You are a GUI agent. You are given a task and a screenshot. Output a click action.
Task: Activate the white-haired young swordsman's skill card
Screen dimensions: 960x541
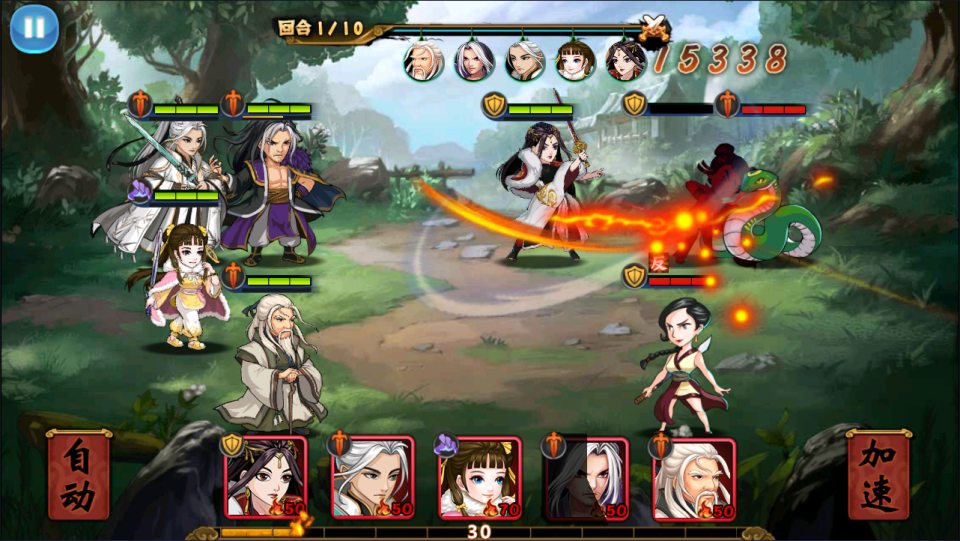coord(372,478)
